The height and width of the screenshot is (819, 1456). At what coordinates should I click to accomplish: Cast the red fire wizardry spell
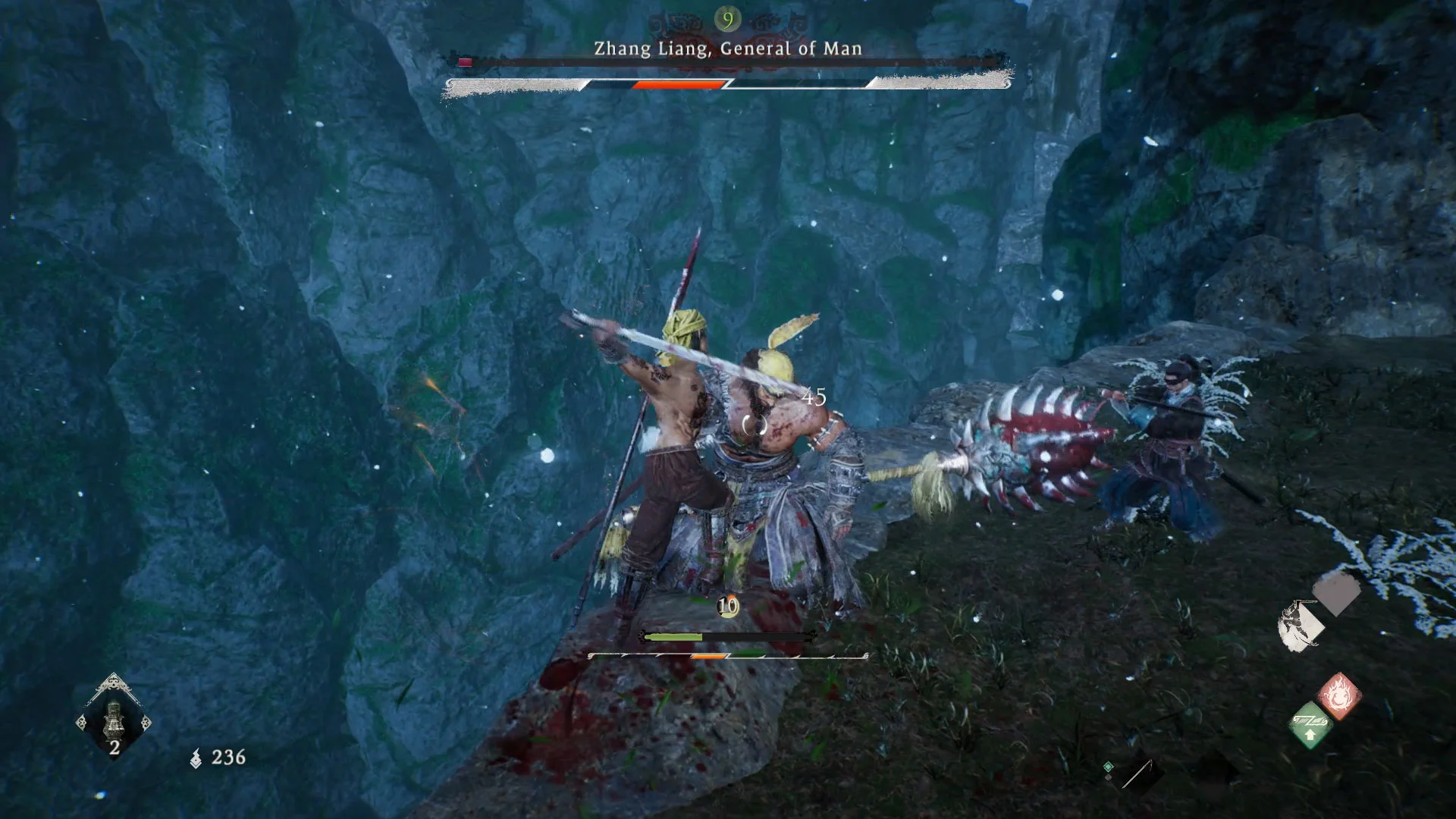1339,695
